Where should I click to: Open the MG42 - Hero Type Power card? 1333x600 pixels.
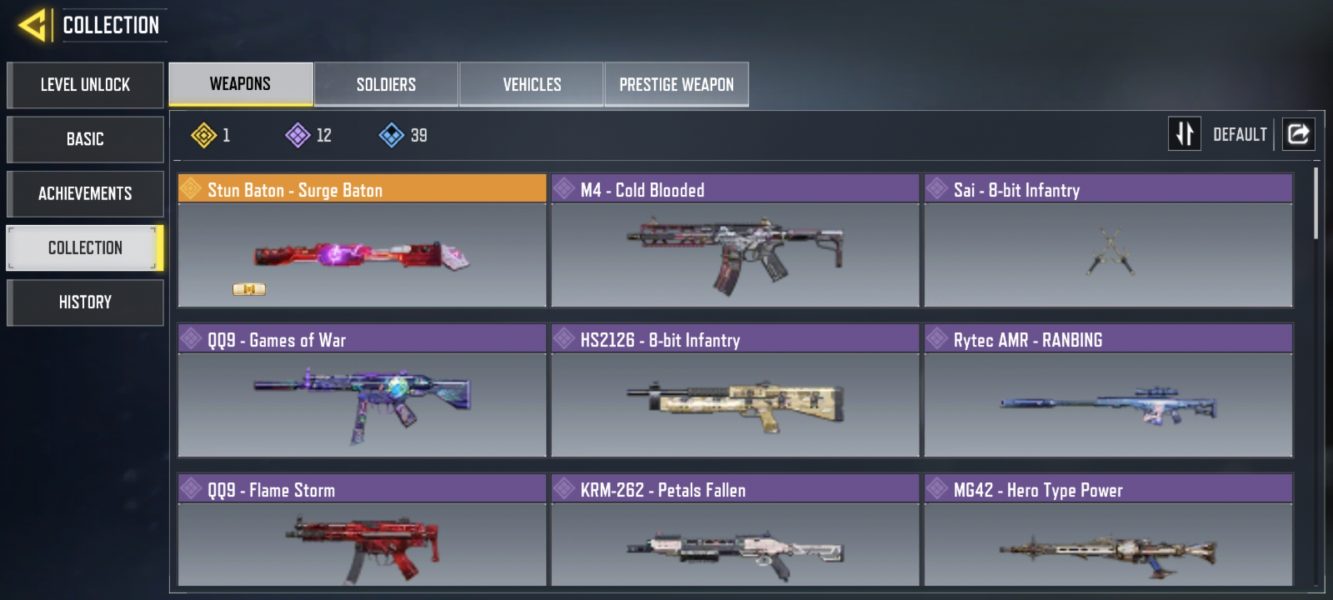[1108, 532]
